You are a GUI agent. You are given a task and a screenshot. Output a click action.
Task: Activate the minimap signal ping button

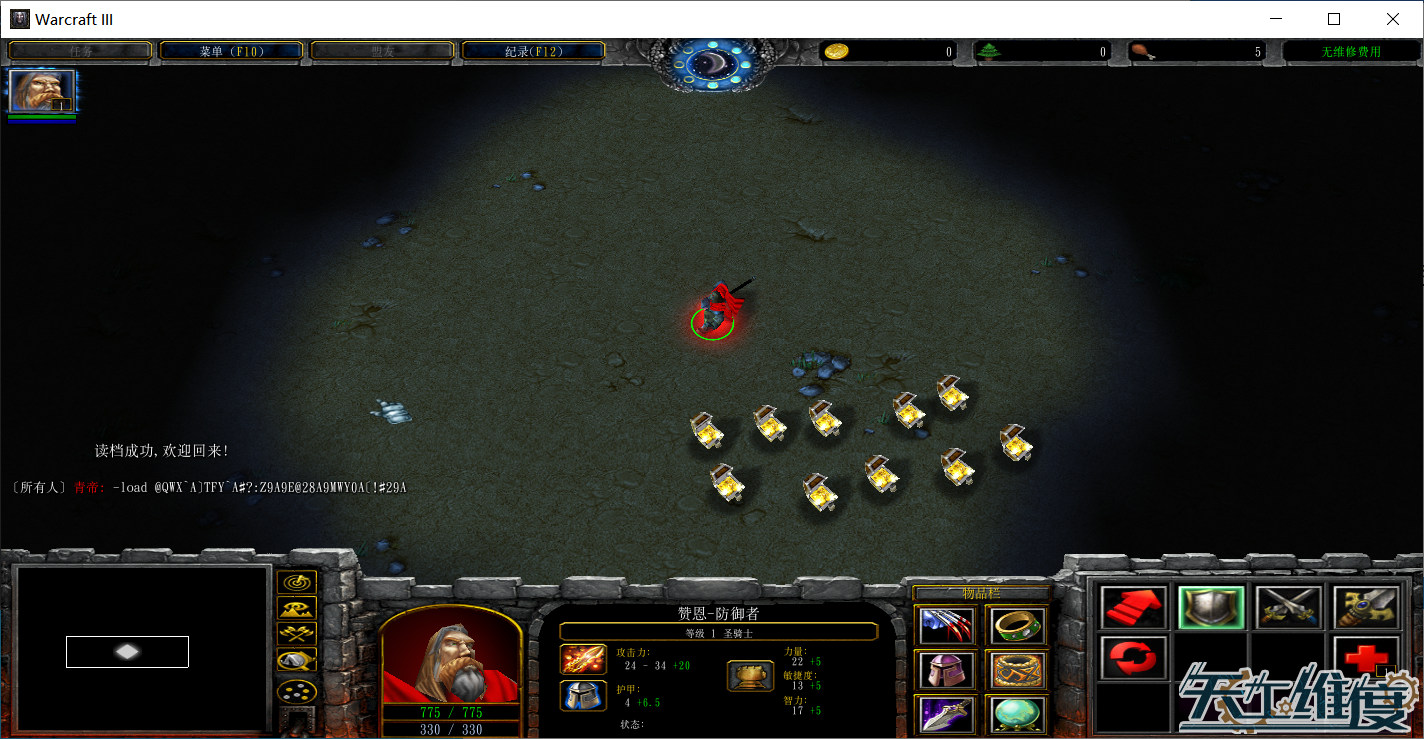click(x=297, y=581)
